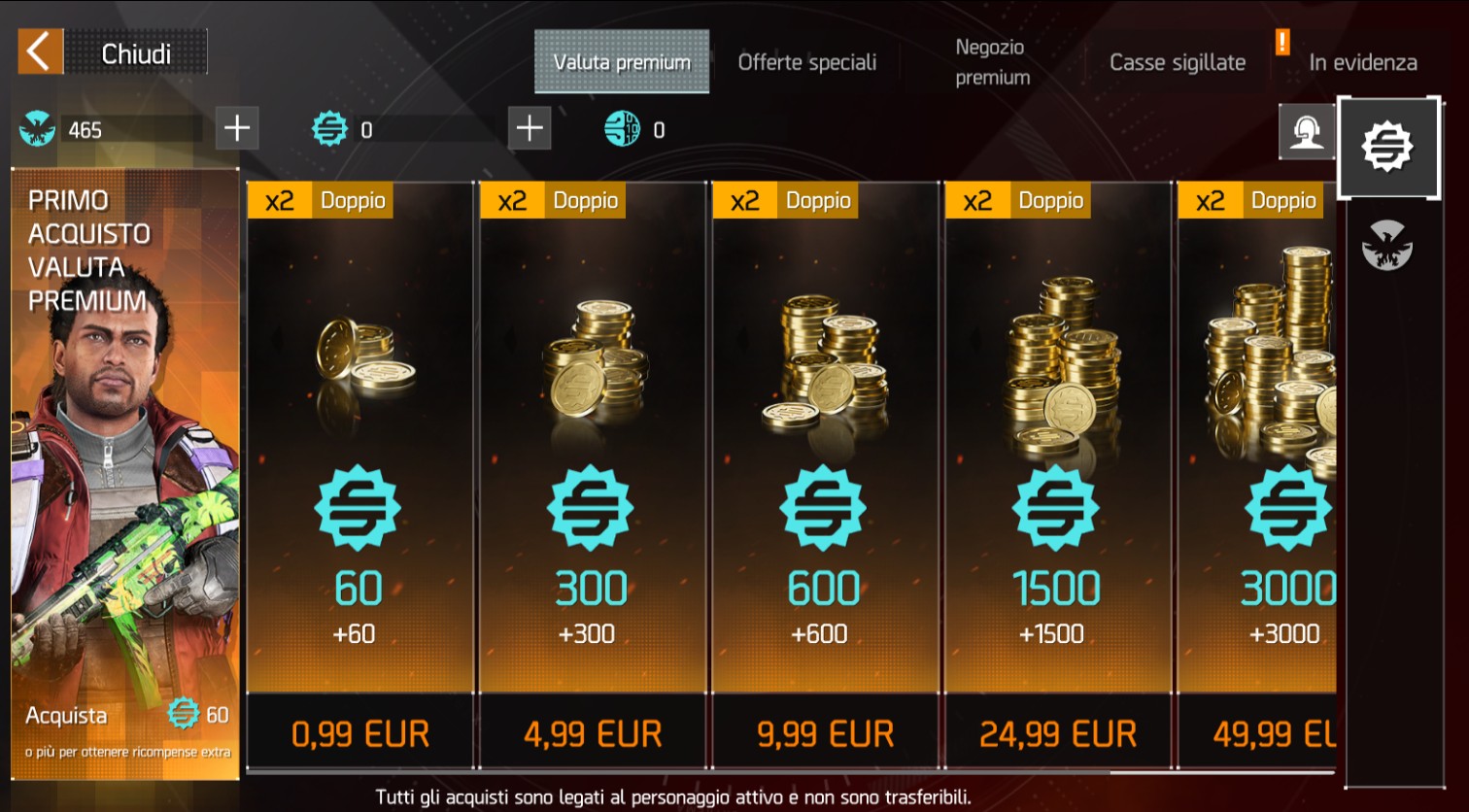Close the store with the Chiudi button
Screen dimensions: 1469x812
click(112, 52)
